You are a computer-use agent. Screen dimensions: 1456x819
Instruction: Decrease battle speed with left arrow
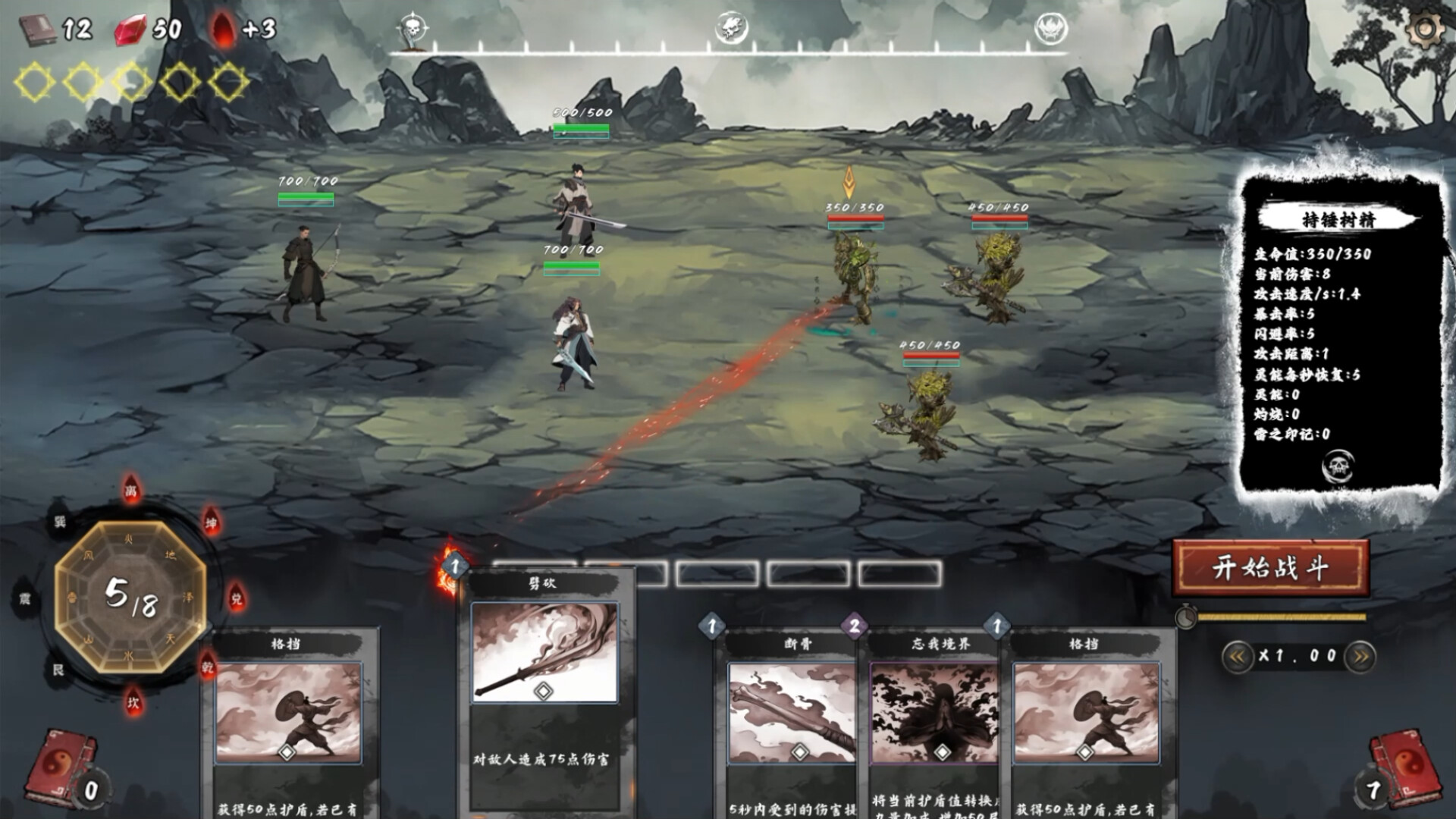(1237, 657)
